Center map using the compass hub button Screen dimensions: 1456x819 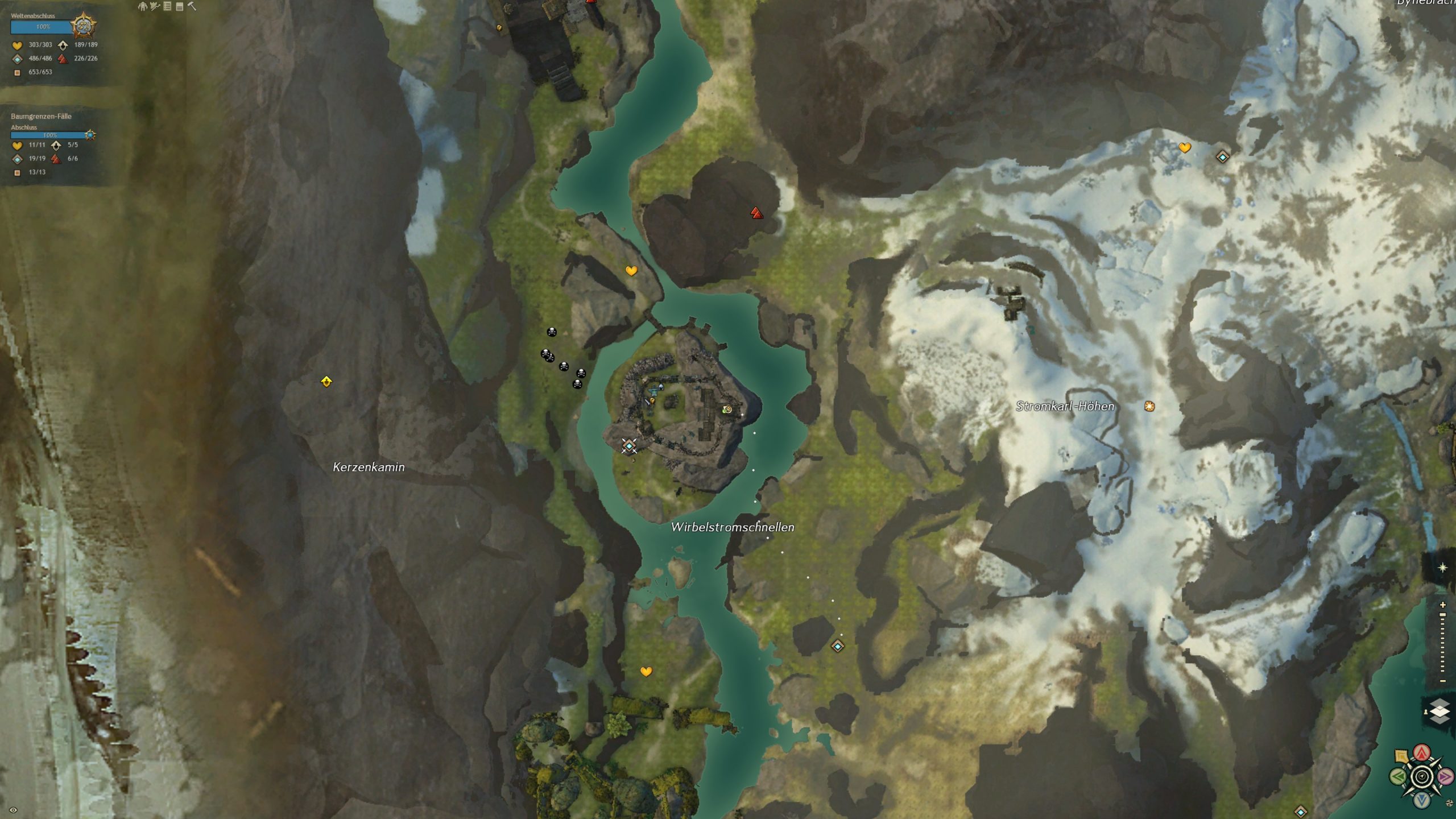[1422, 776]
